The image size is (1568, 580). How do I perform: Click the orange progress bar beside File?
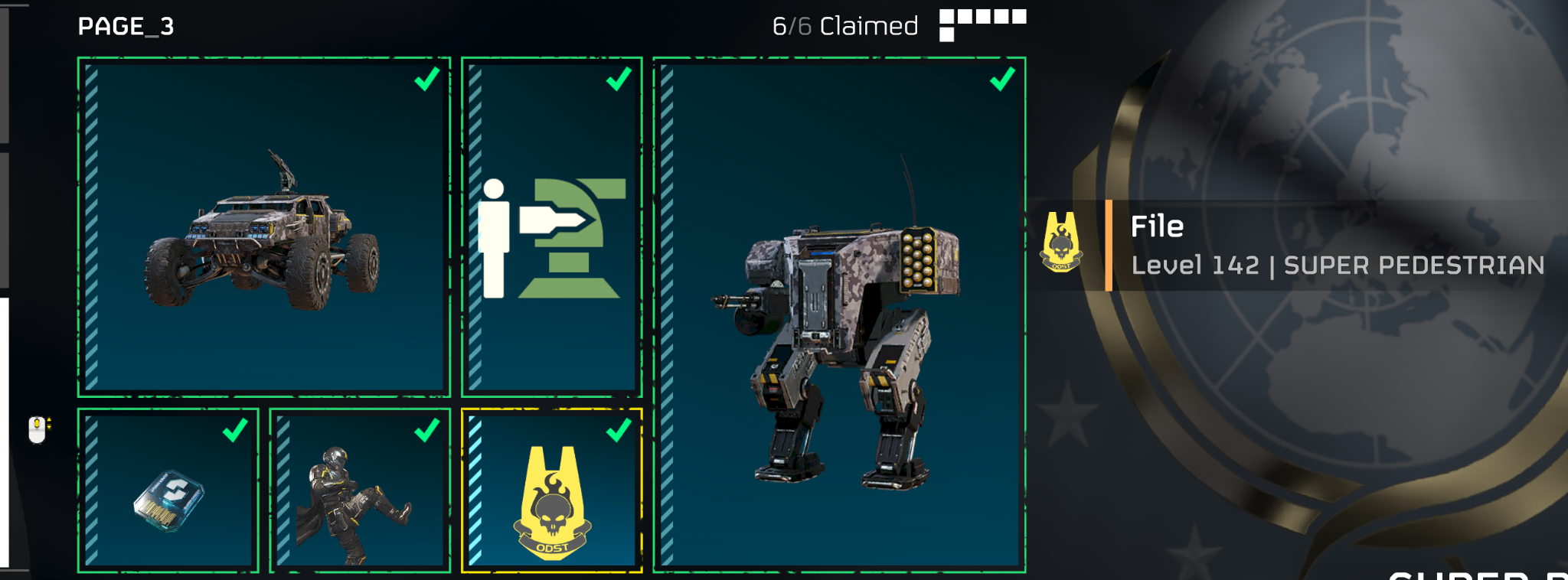(1109, 245)
